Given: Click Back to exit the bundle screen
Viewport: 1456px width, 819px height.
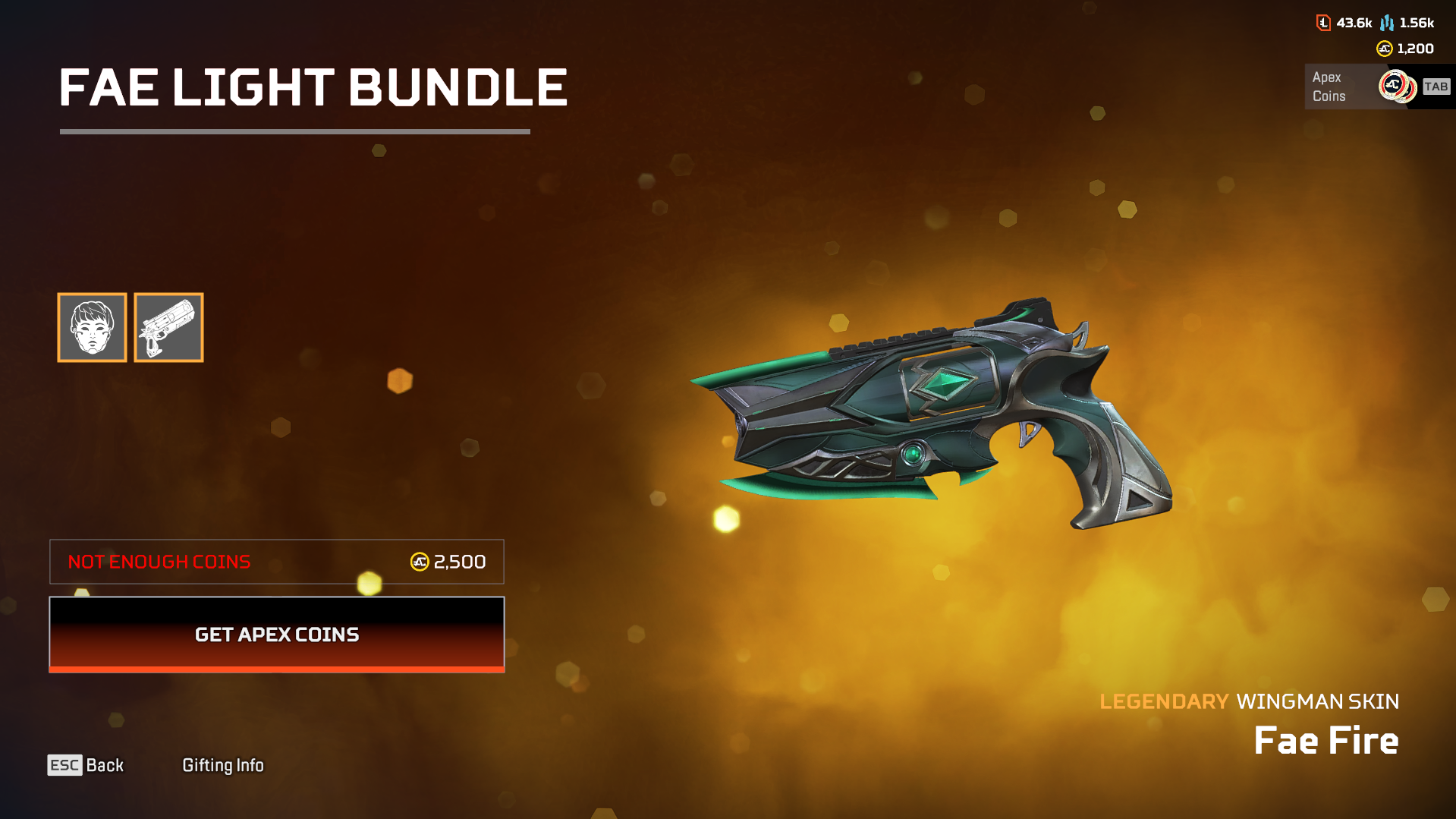Looking at the screenshot, I should point(105,765).
